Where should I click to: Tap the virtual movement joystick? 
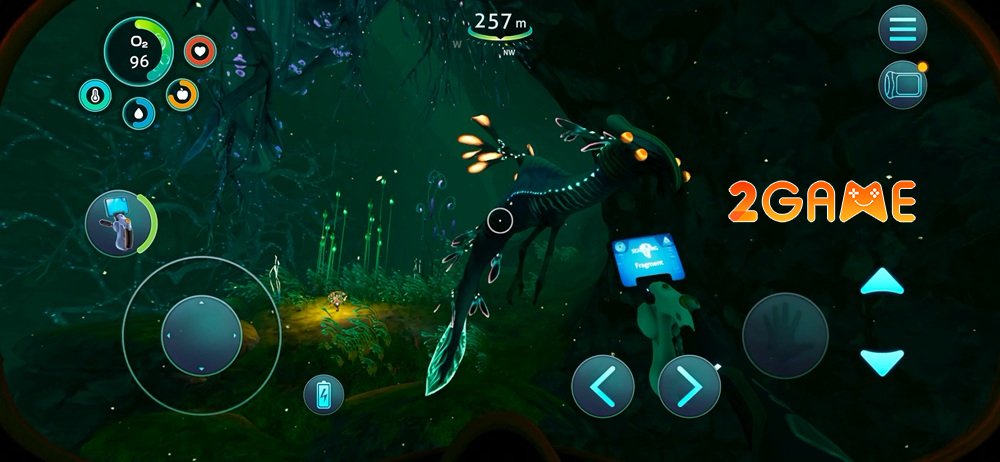pos(201,335)
